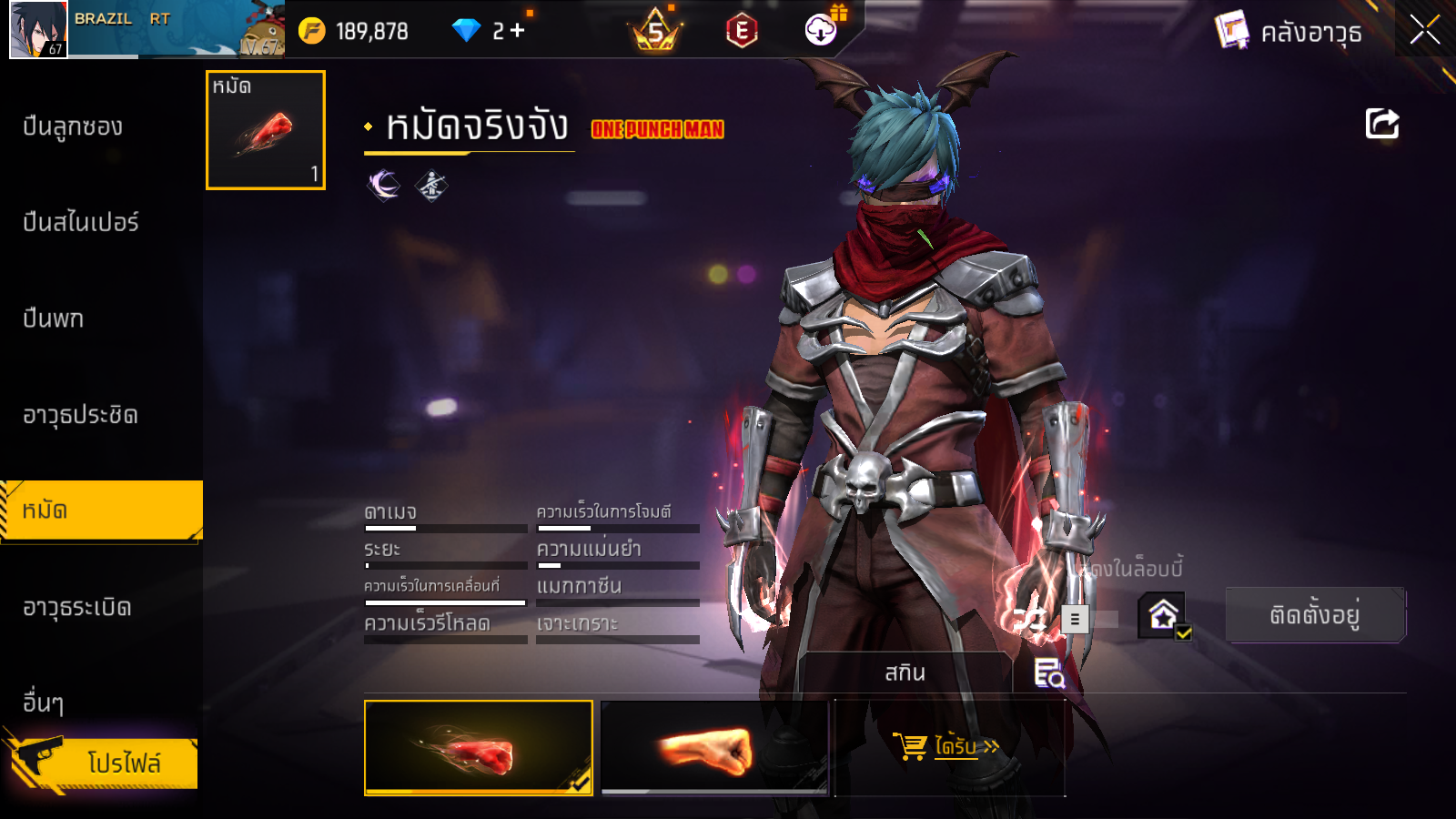Add diamonds with the plus button
This screenshot has height=819, width=1456.
(x=517, y=31)
